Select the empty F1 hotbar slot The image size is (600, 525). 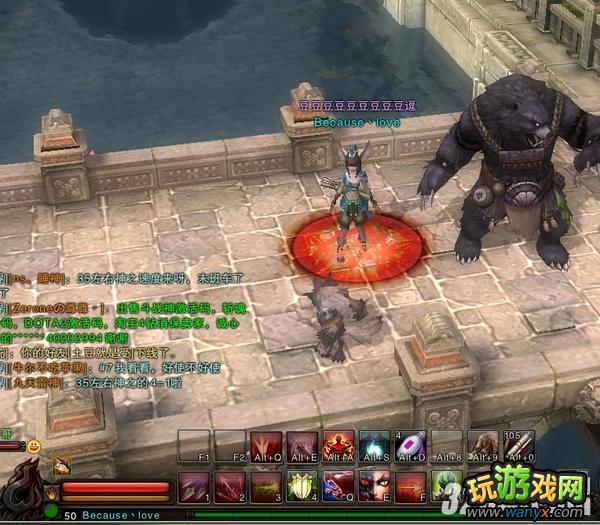[x=194, y=446]
